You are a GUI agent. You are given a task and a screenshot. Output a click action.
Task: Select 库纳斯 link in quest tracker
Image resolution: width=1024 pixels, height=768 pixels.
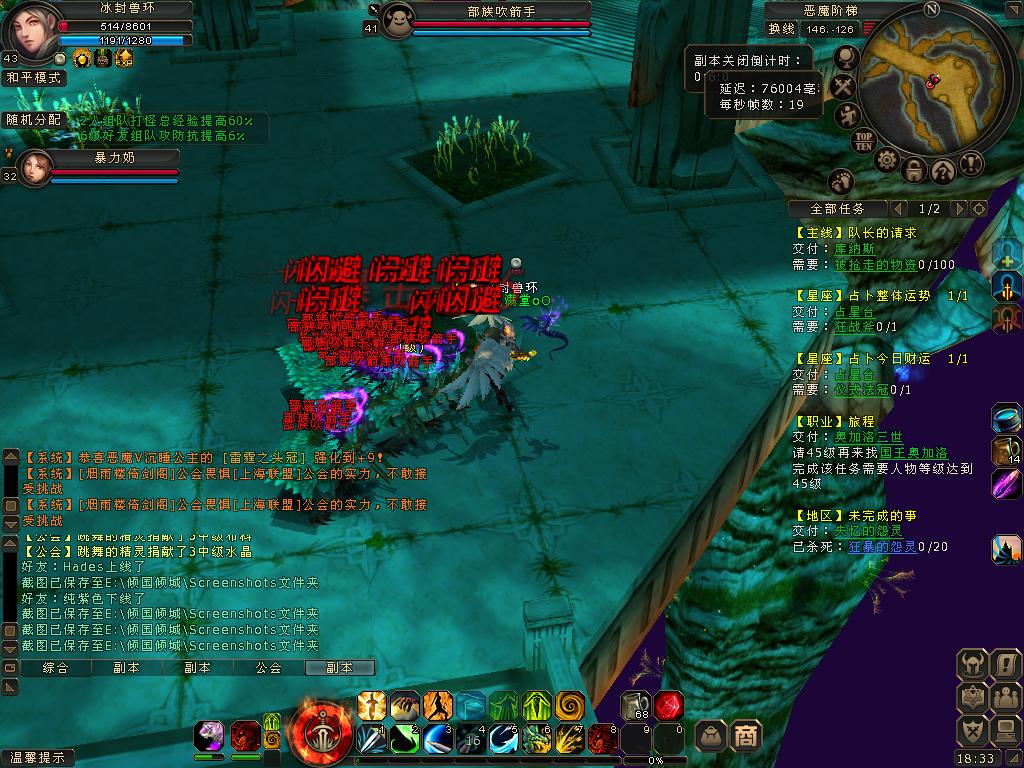coord(854,249)
